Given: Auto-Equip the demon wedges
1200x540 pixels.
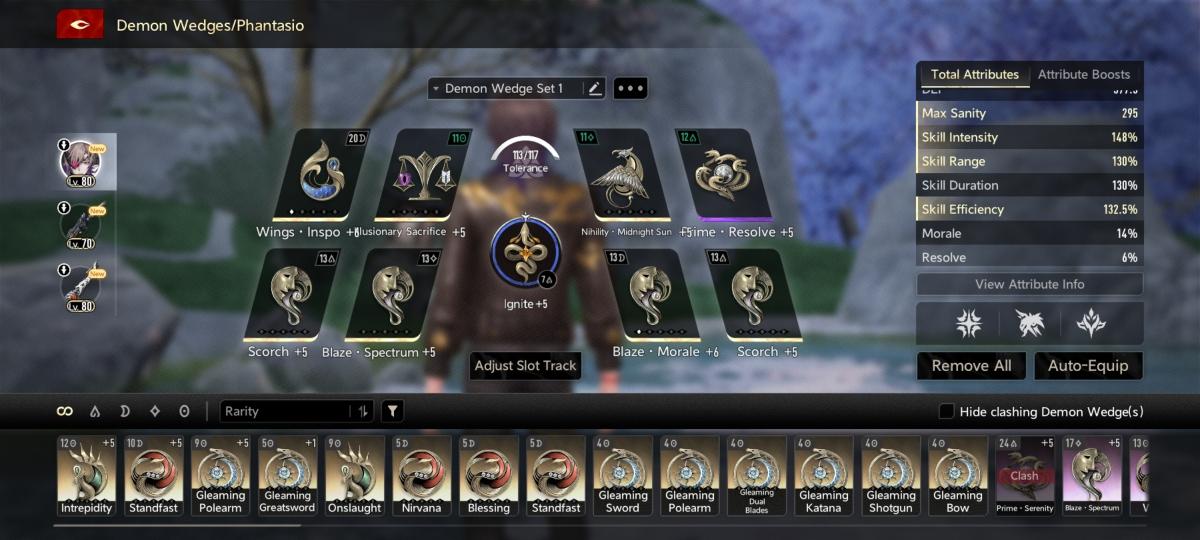Looking at the screenshot, I should click(1088, 366).
